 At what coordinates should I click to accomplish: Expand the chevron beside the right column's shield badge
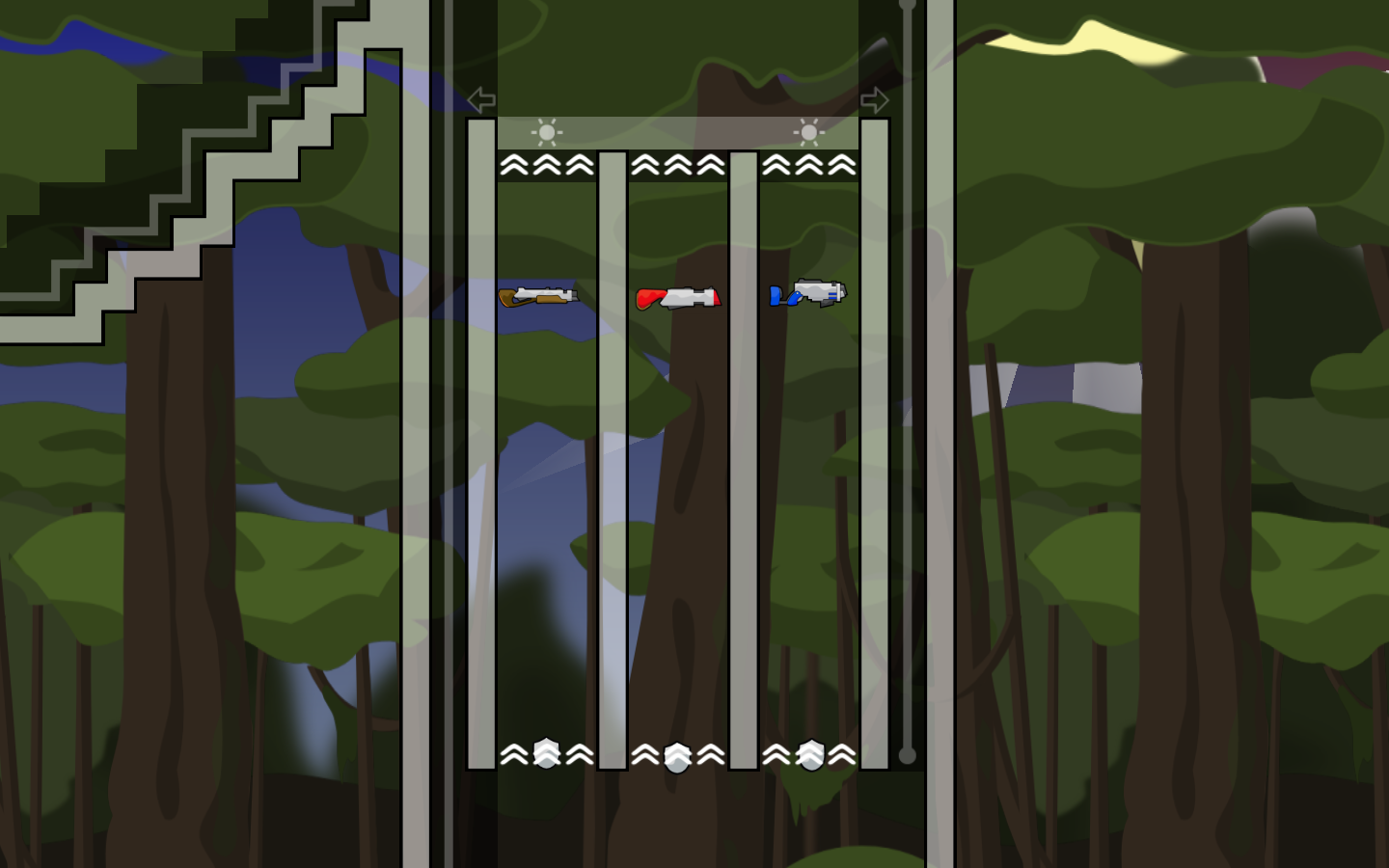point(842,756)
